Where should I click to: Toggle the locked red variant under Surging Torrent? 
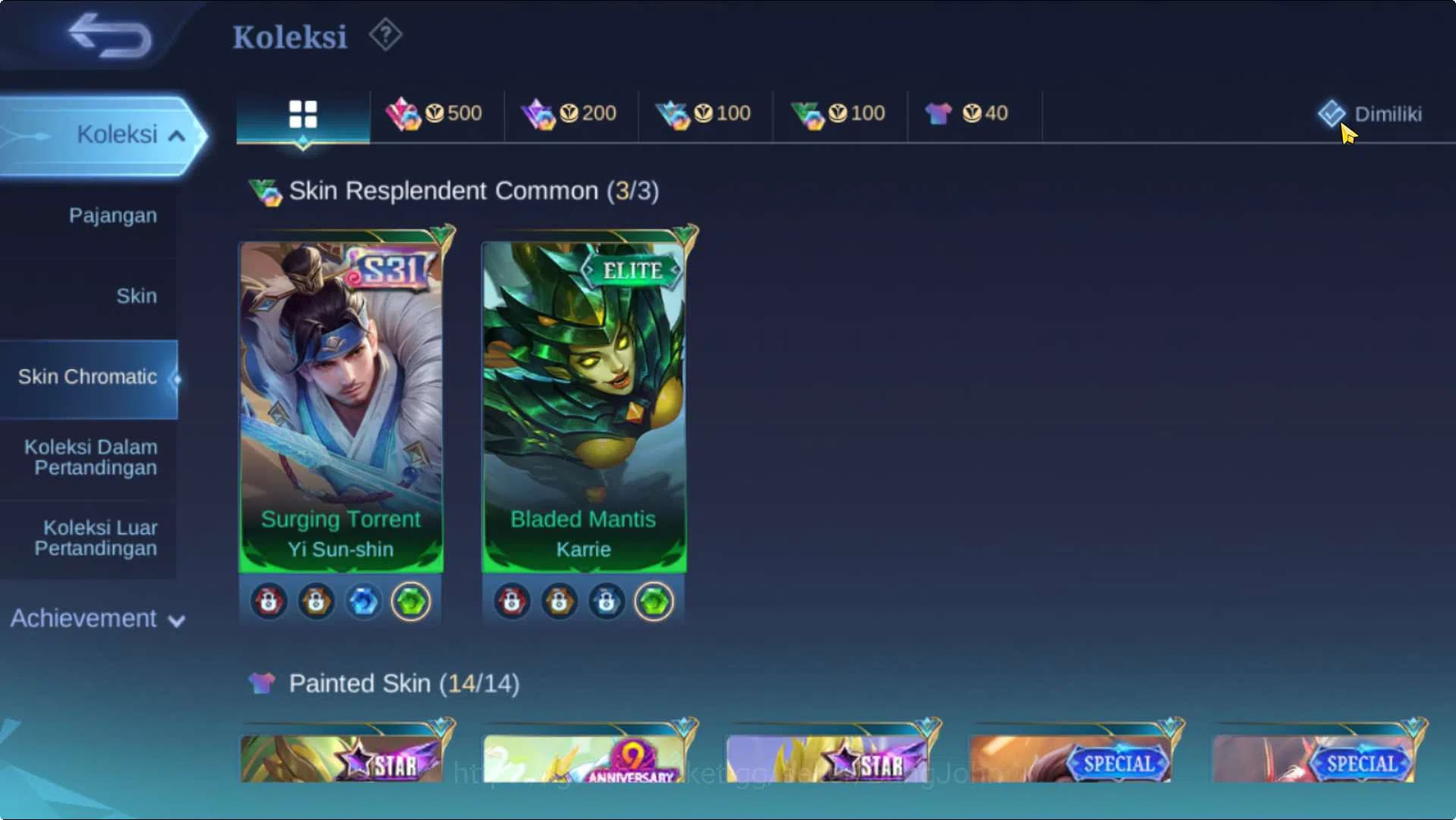[x=268, y=602]
